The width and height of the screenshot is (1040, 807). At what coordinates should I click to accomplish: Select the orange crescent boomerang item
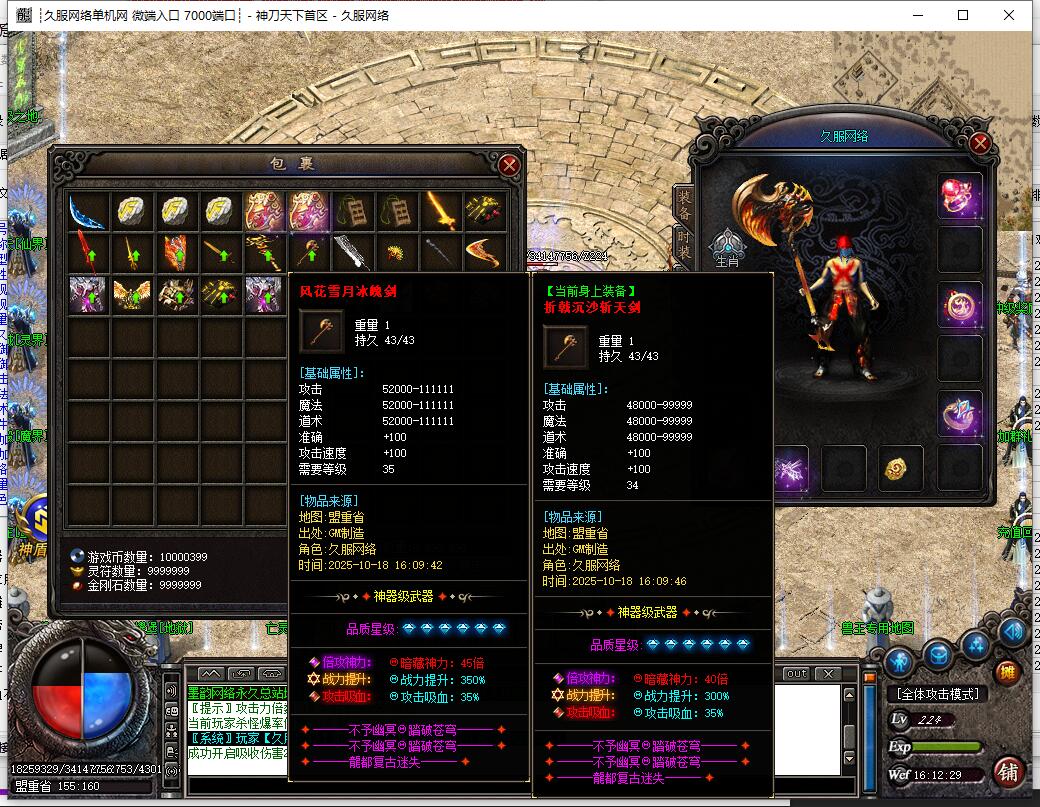click(x=485, y=252)
